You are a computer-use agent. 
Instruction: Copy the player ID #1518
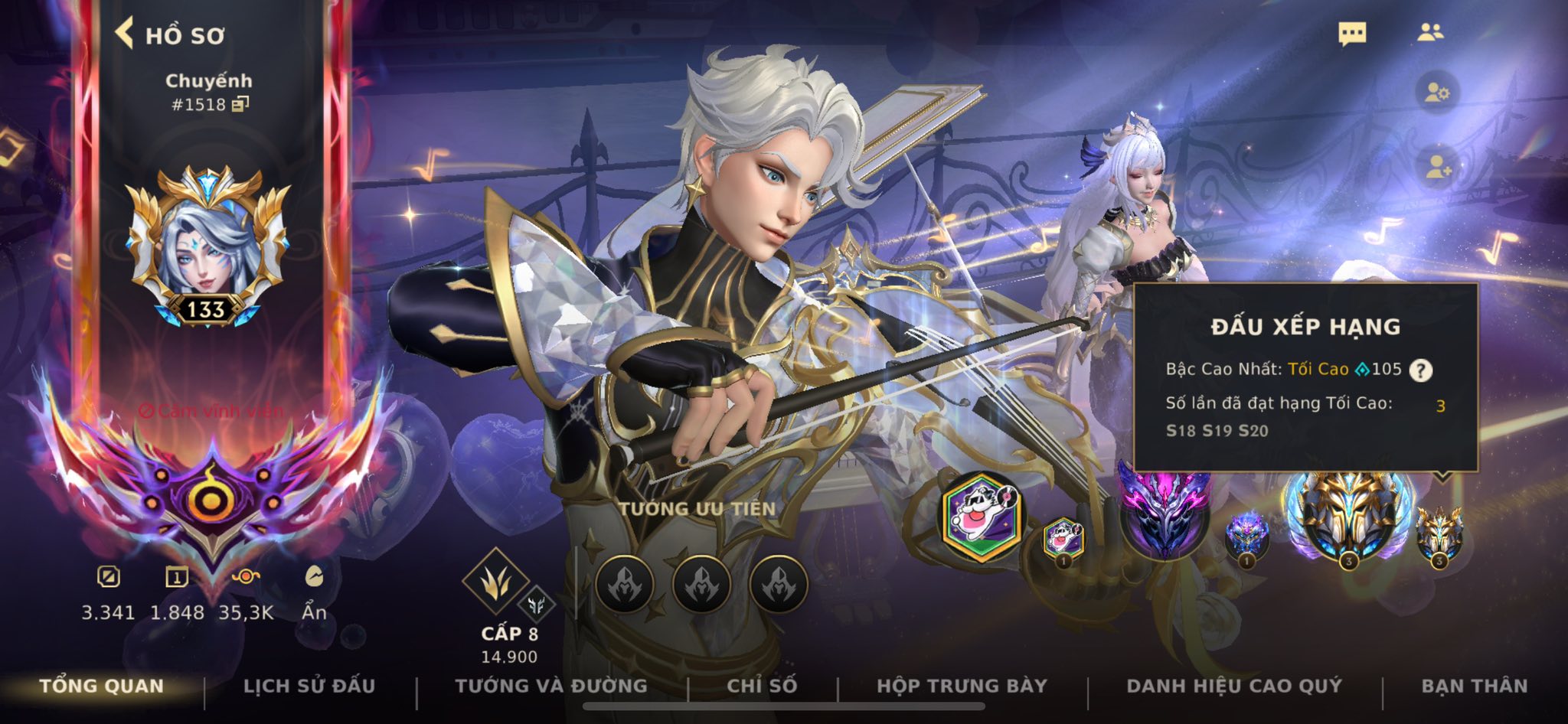coord(240,104)
